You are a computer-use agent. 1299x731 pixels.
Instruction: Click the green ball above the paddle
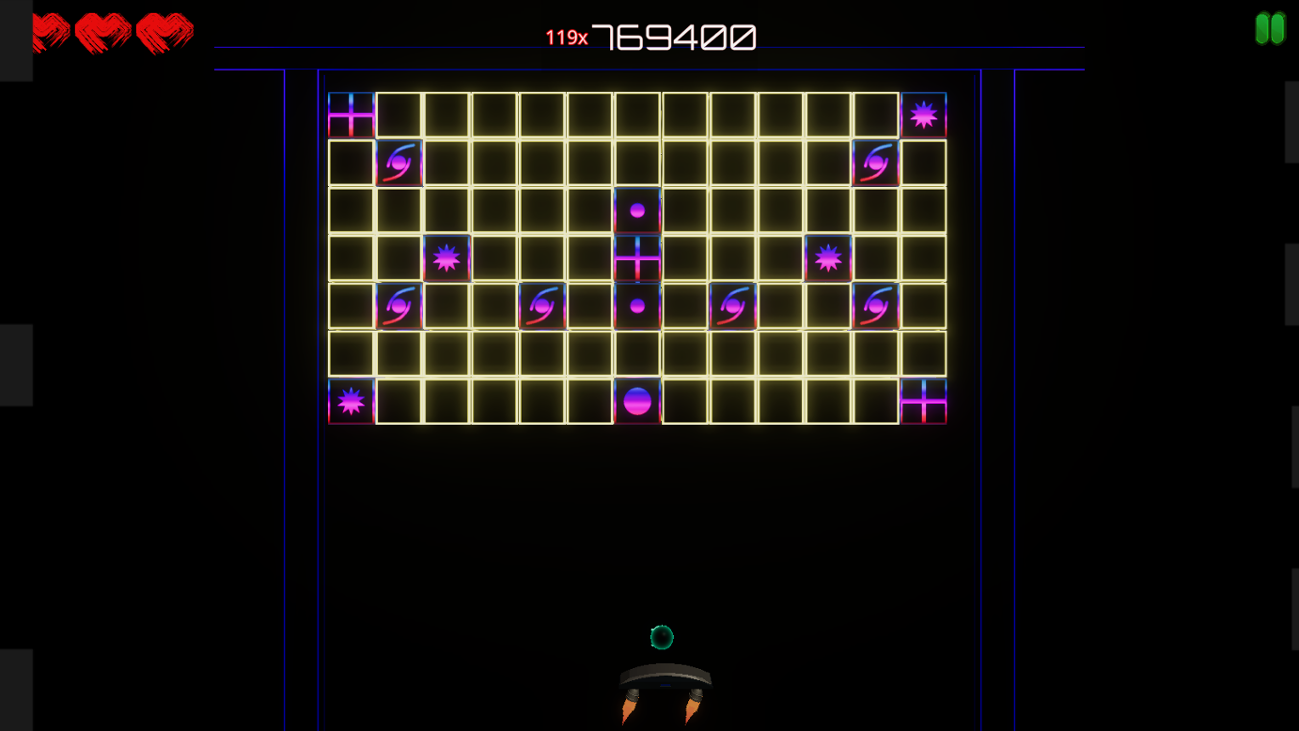tap(662, 637)
